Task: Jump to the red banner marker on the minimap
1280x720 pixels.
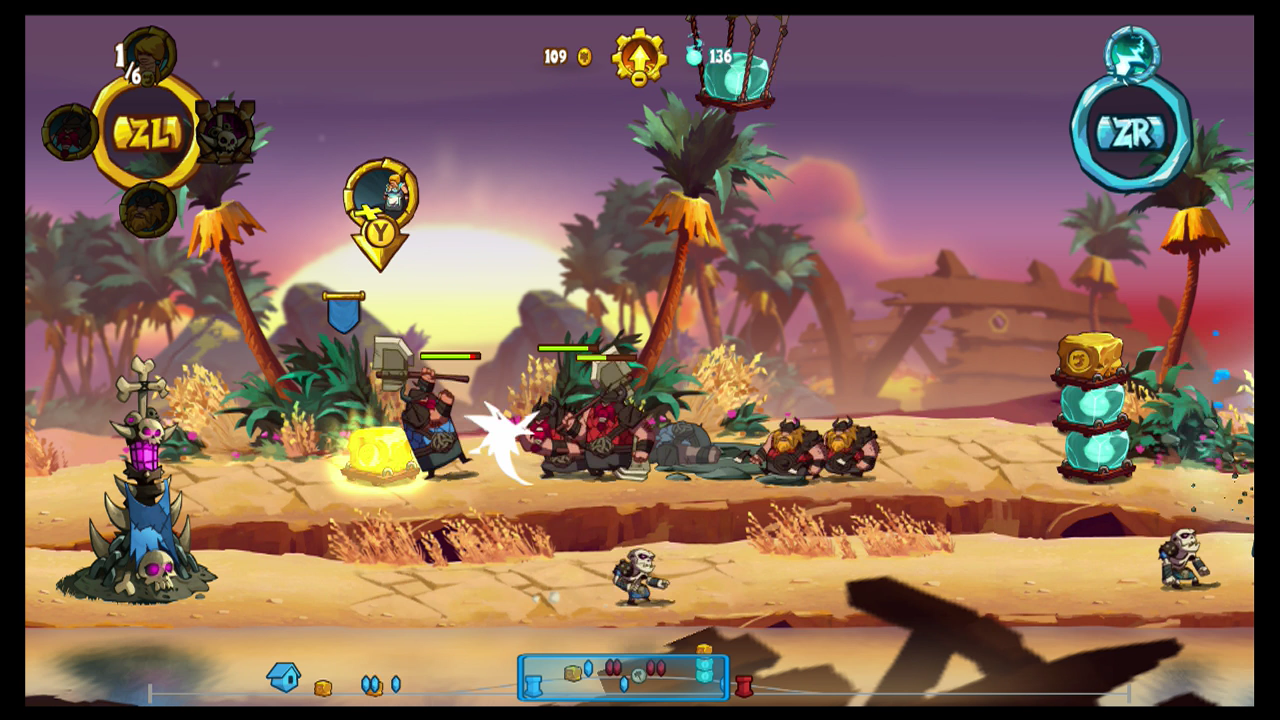Action: pos(743,686)
